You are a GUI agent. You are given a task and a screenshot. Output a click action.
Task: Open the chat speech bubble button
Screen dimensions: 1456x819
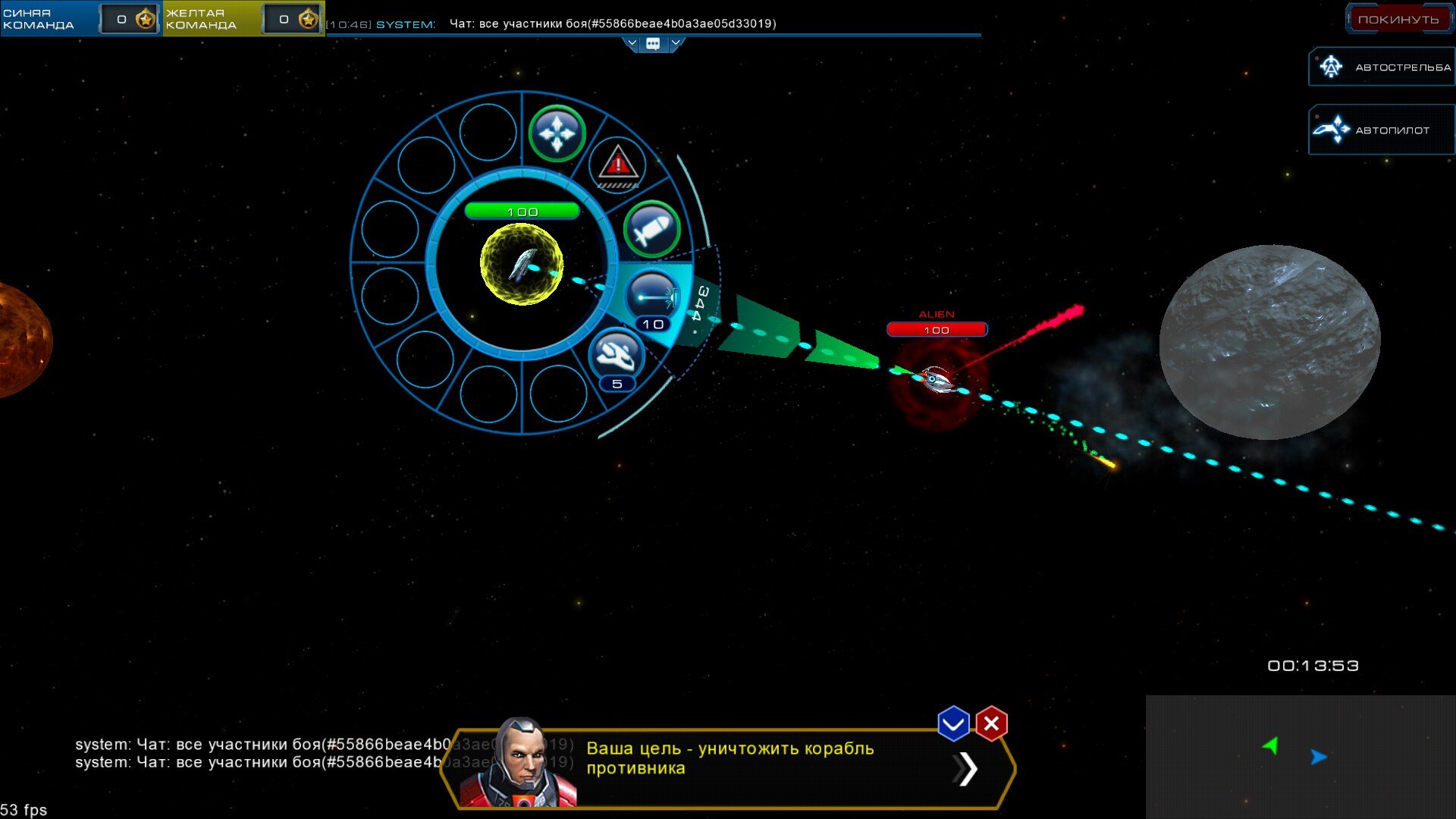coord(653,44)
